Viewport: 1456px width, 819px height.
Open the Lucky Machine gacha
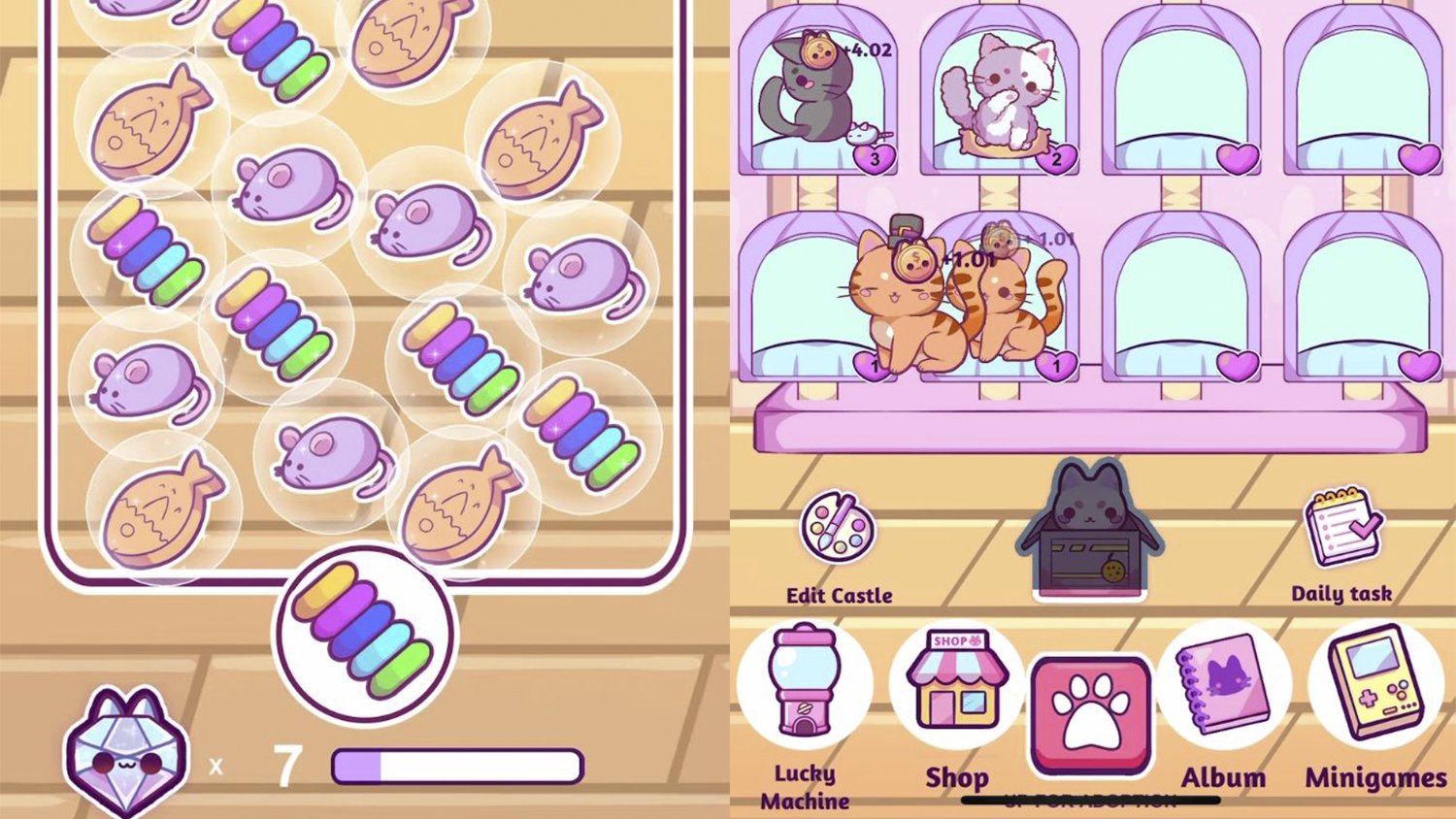coord(804,684)
